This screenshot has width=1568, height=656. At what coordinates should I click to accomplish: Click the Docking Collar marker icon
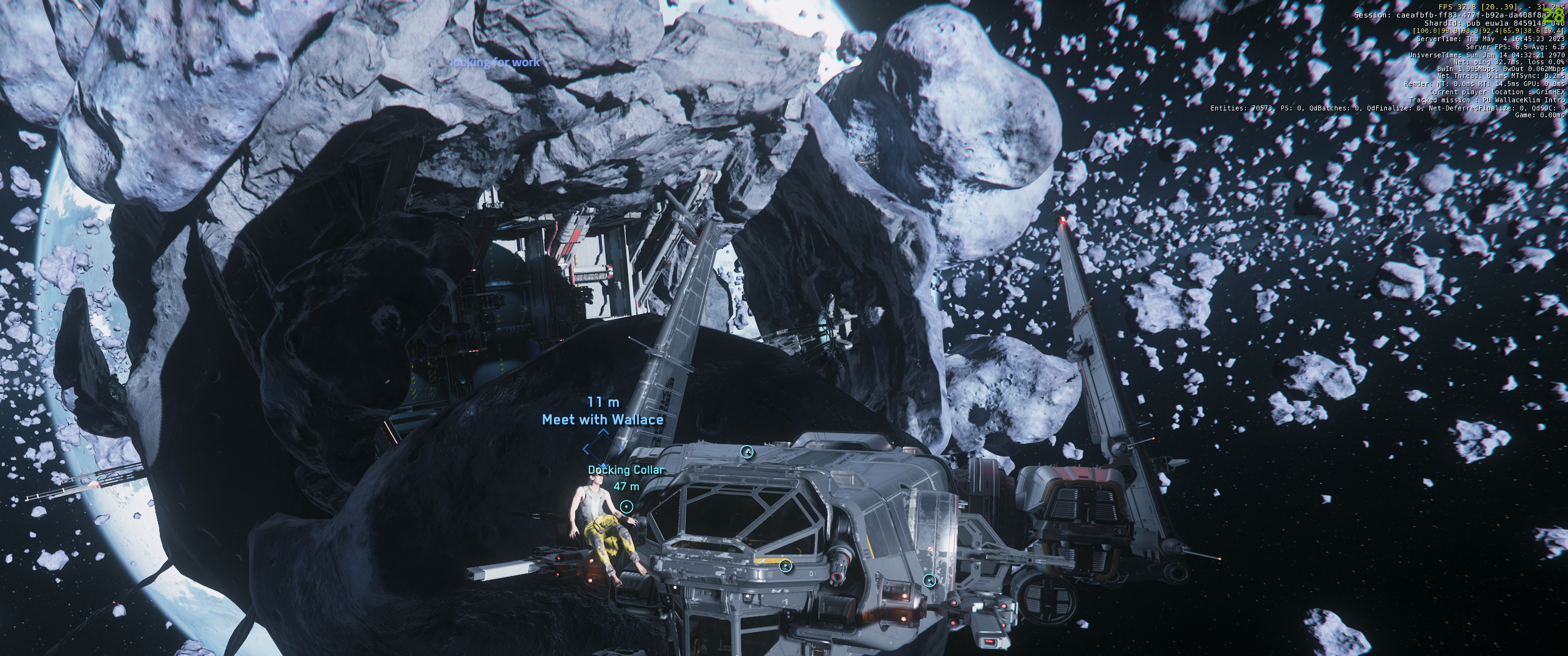[627, 506]
